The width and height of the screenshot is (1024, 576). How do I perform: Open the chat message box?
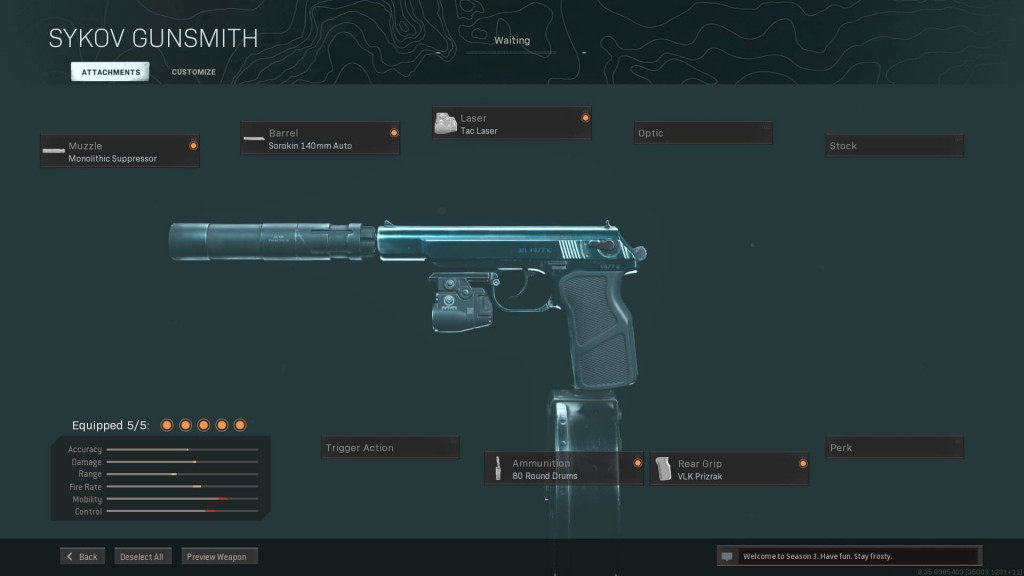point(849,556)
